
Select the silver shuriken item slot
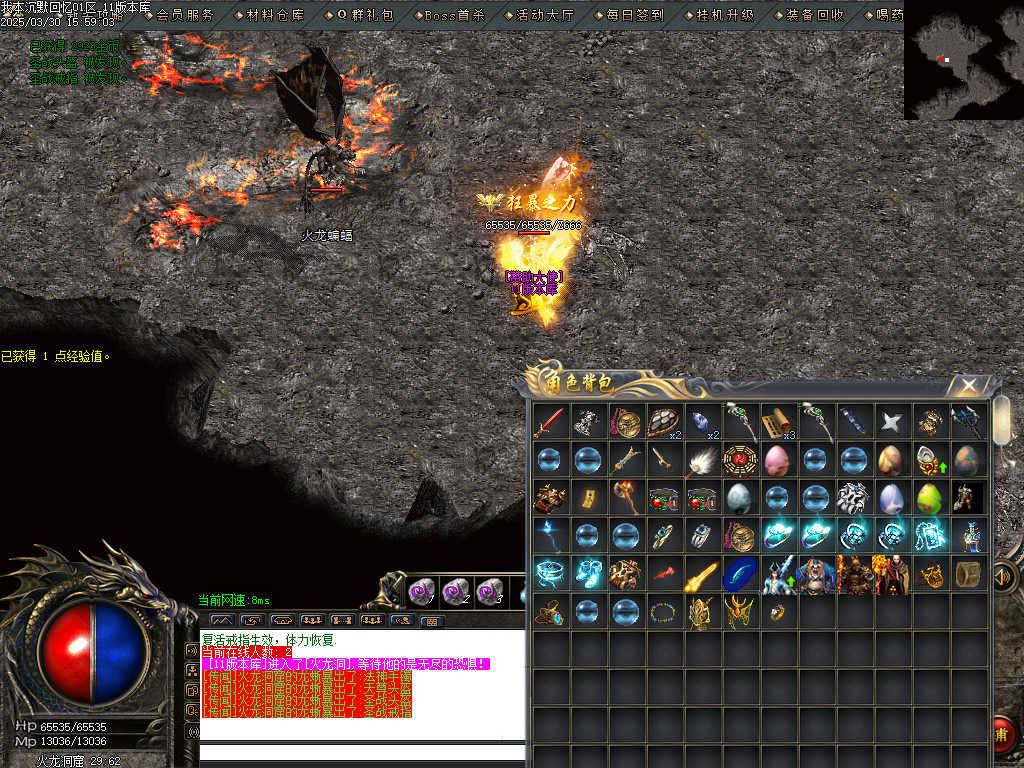(x=892, y=423)
